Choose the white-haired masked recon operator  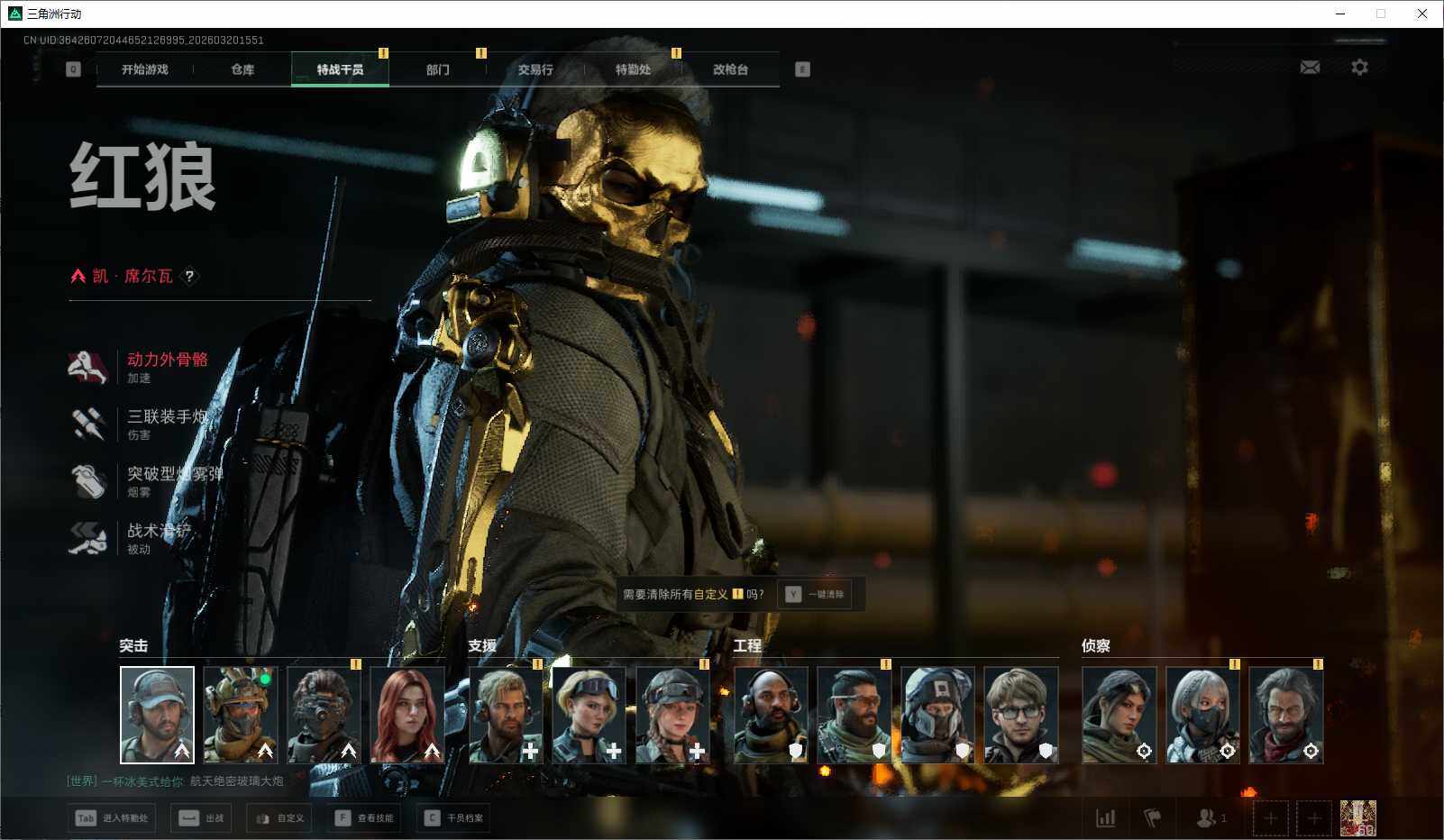tap(1202, 715)
